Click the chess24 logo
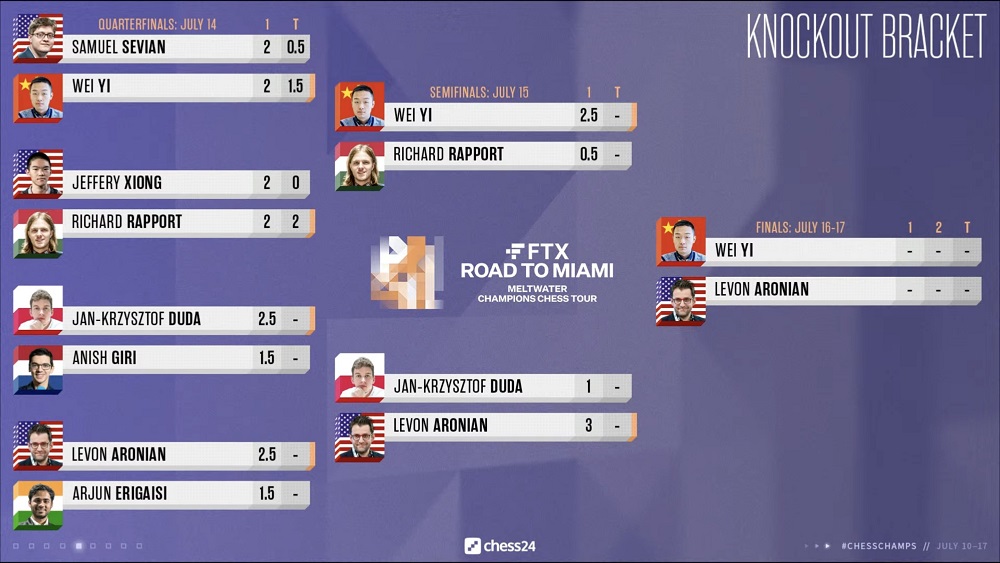The image size is (1000, 563). click(x=500, y=546)
